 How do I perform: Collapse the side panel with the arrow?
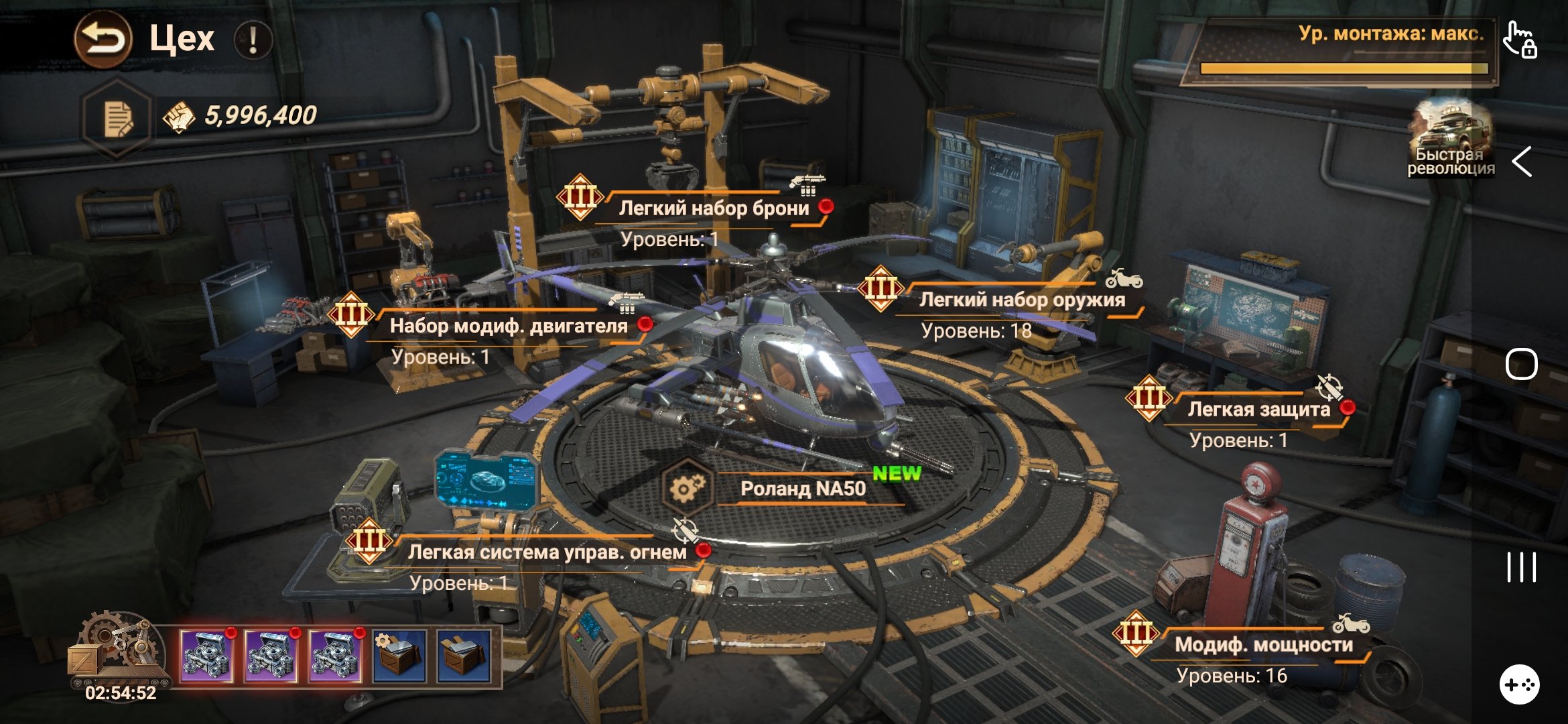pos(1522,162)
